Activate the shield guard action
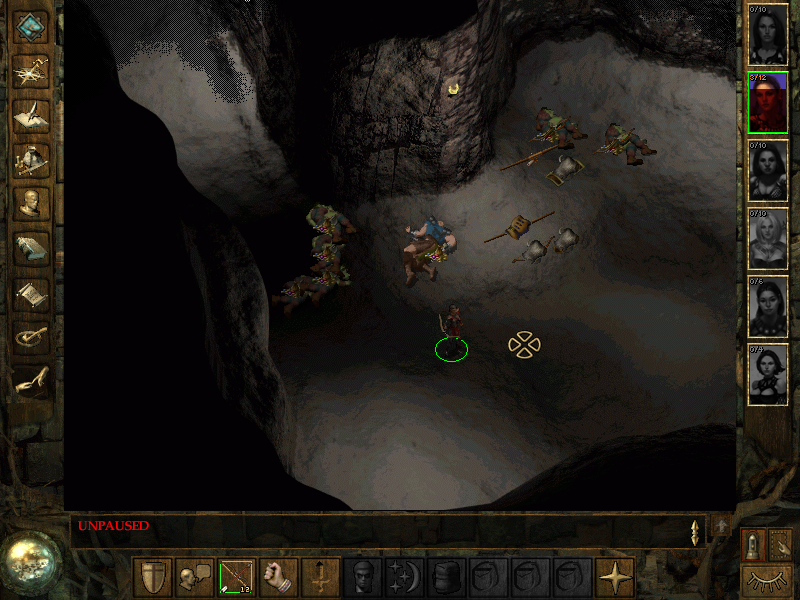This screenshot has width=800, height=600. point(153,577)
